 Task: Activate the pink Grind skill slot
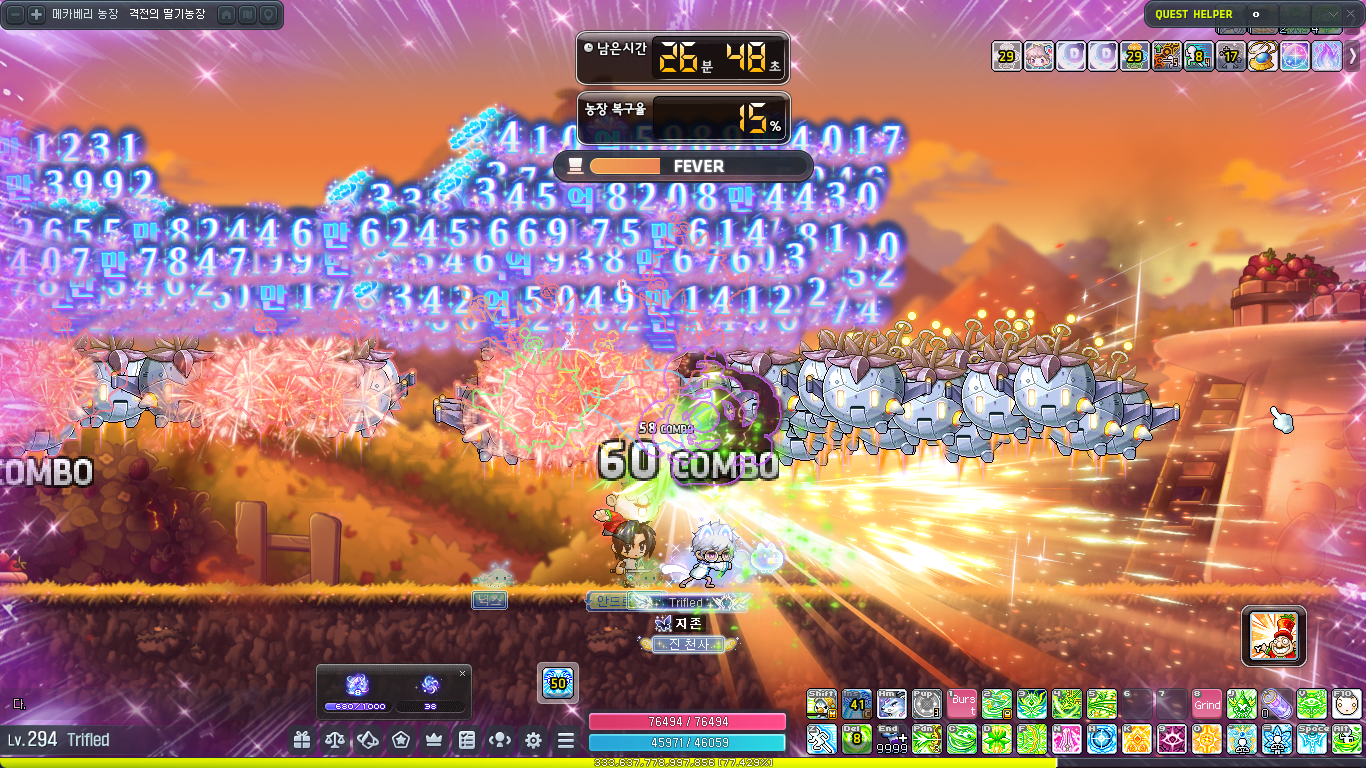1207,704
